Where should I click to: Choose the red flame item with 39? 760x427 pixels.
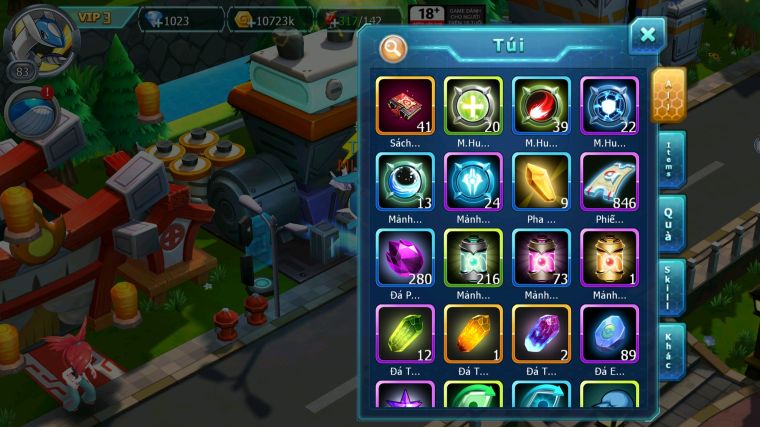click(x=541, y=105)
